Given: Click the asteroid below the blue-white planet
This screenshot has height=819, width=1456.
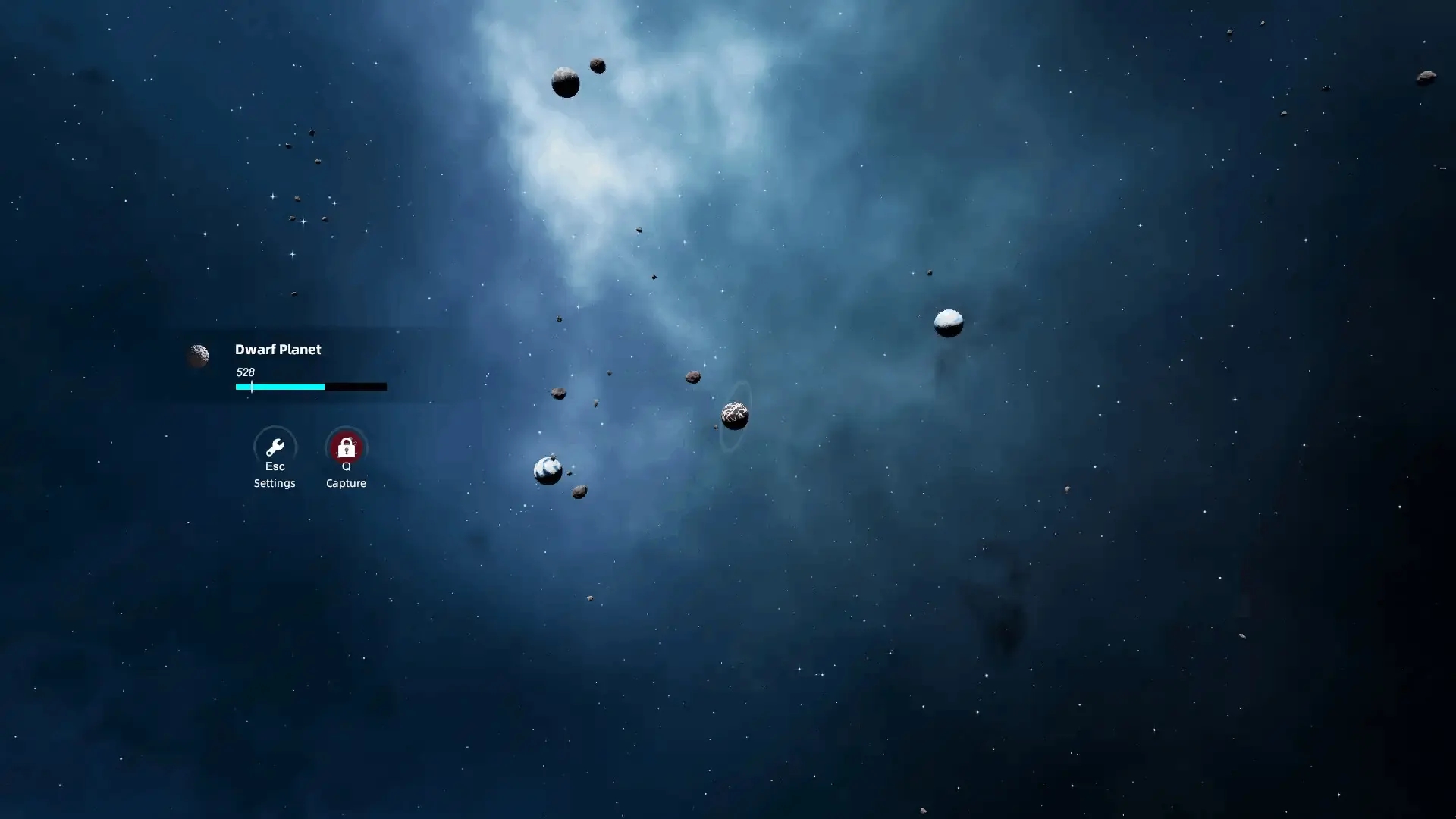Looking at the screenshot, I should [579, 493].
